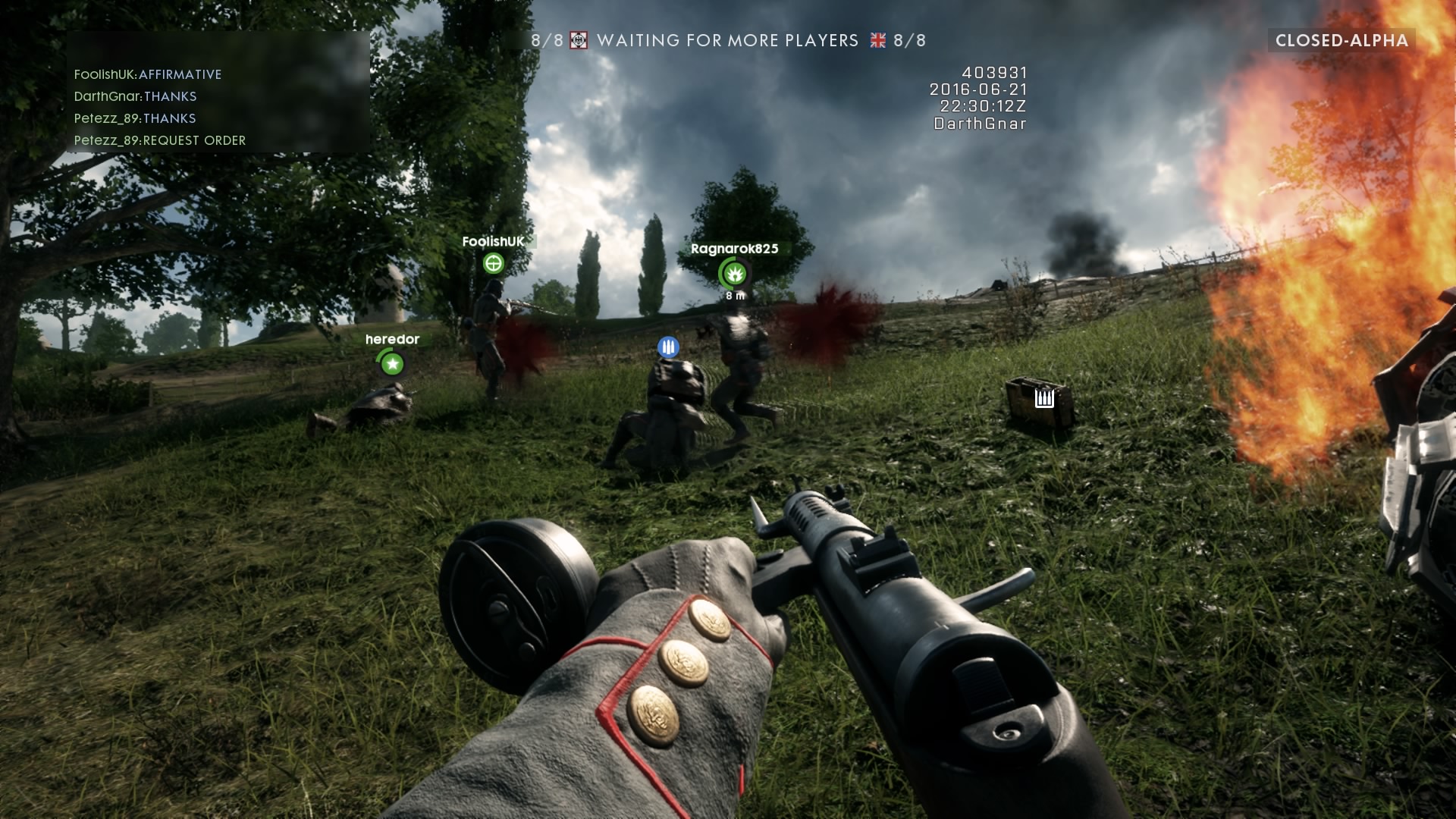This screenshot has width=1456, height=819.
Task: Click the British flag team icon
Action: (877, 41)
